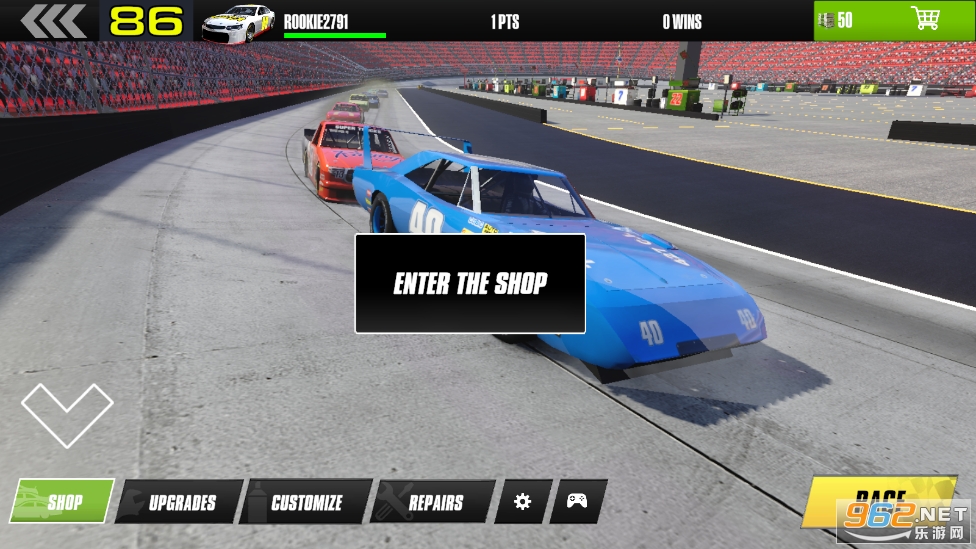View the Rookie2791 driver profile car thumbnail

coord(238,22)
